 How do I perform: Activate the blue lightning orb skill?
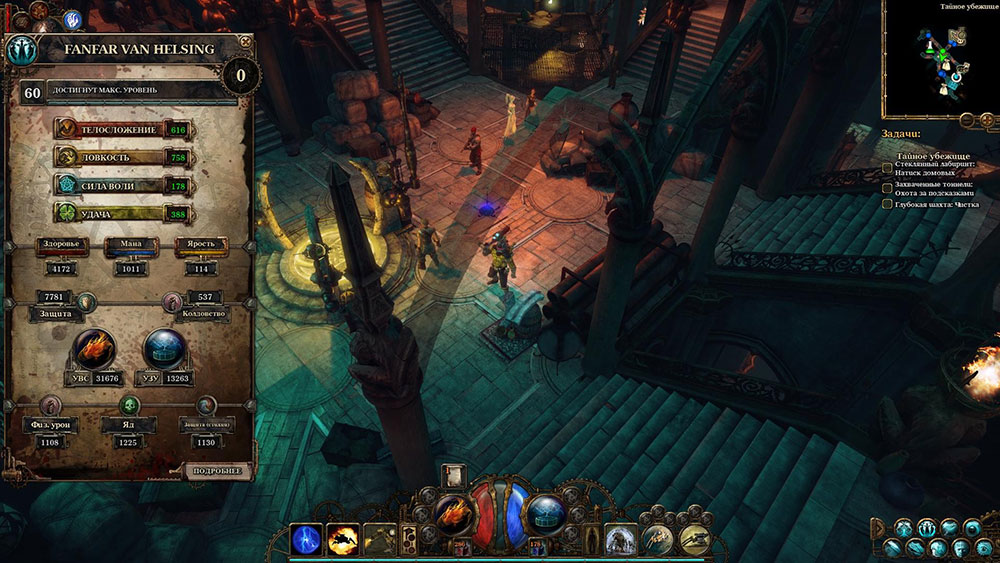pos(307,539)
